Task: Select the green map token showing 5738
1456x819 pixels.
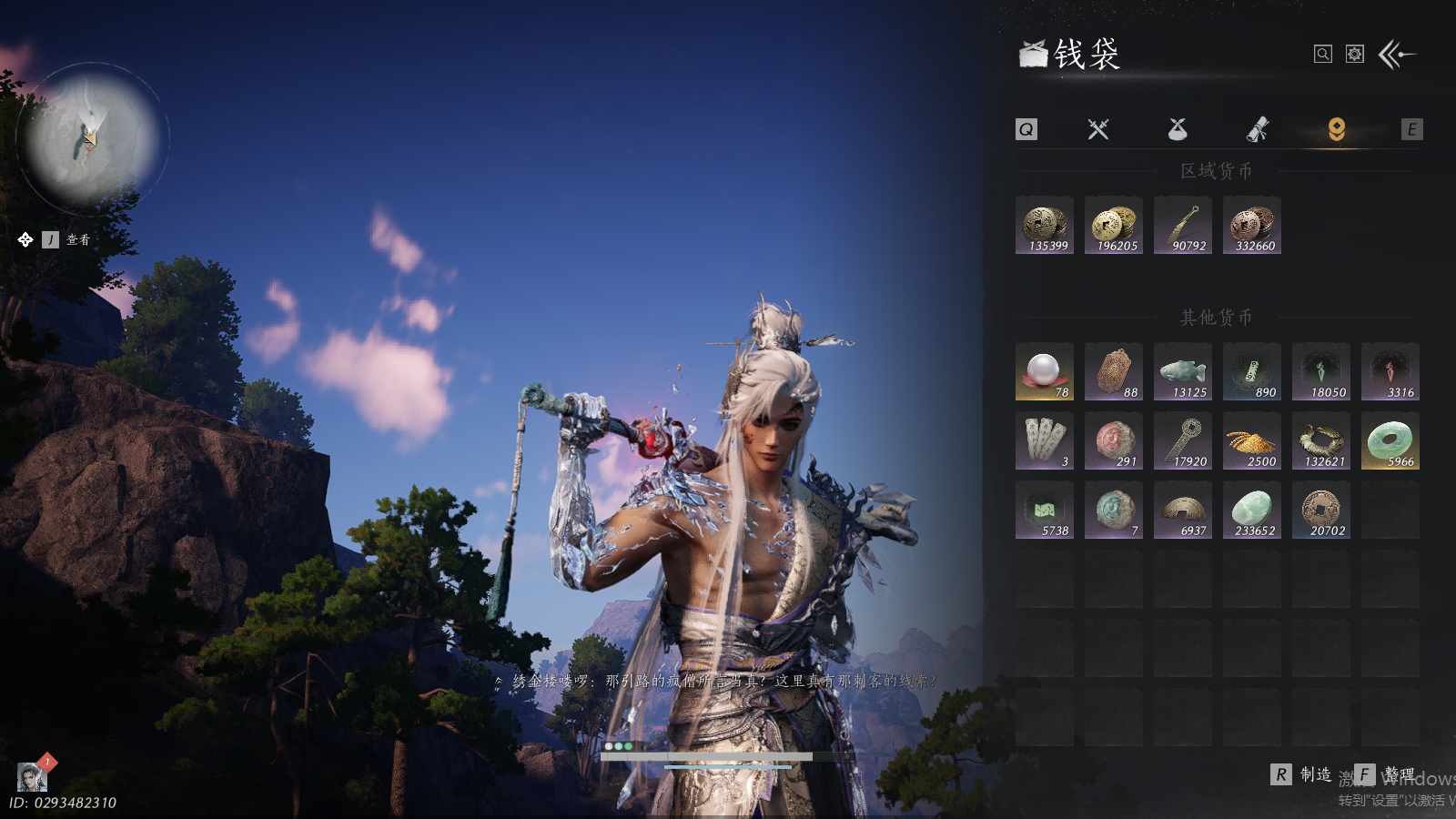Action: click(x=1045, y=511)
